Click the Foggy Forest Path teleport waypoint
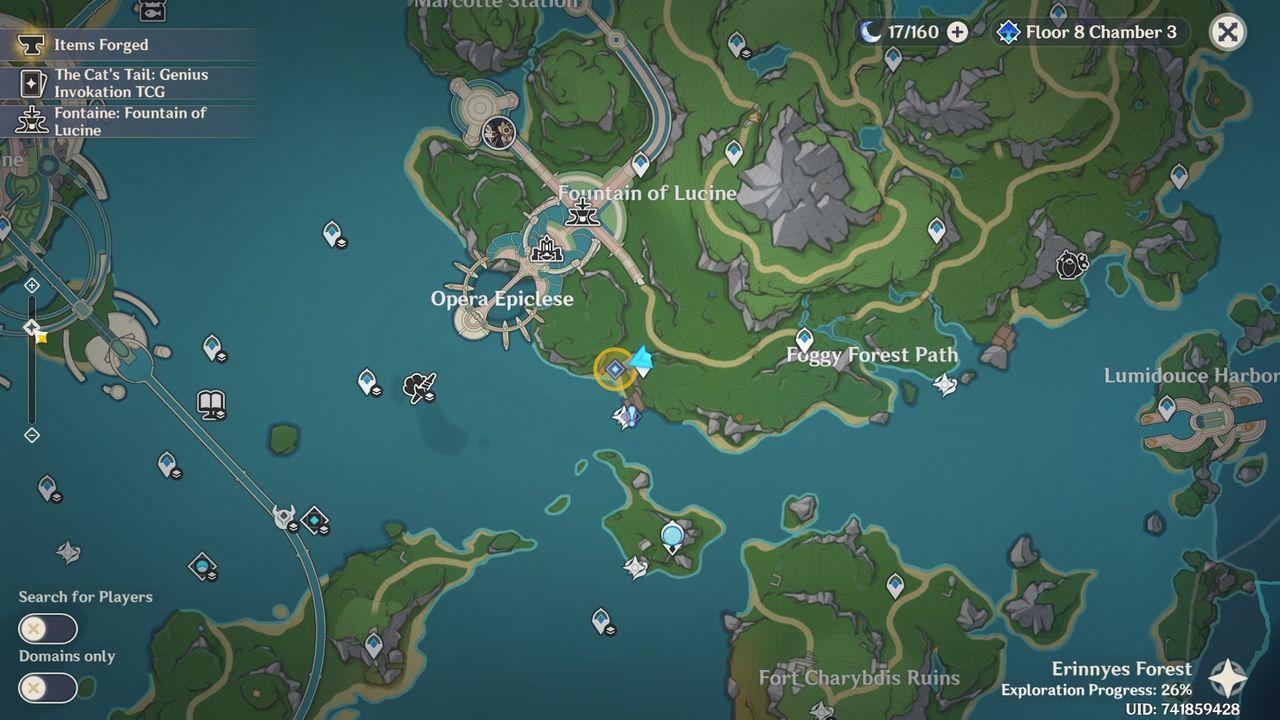Screen dimensions: 1280x720 (804, 339)
